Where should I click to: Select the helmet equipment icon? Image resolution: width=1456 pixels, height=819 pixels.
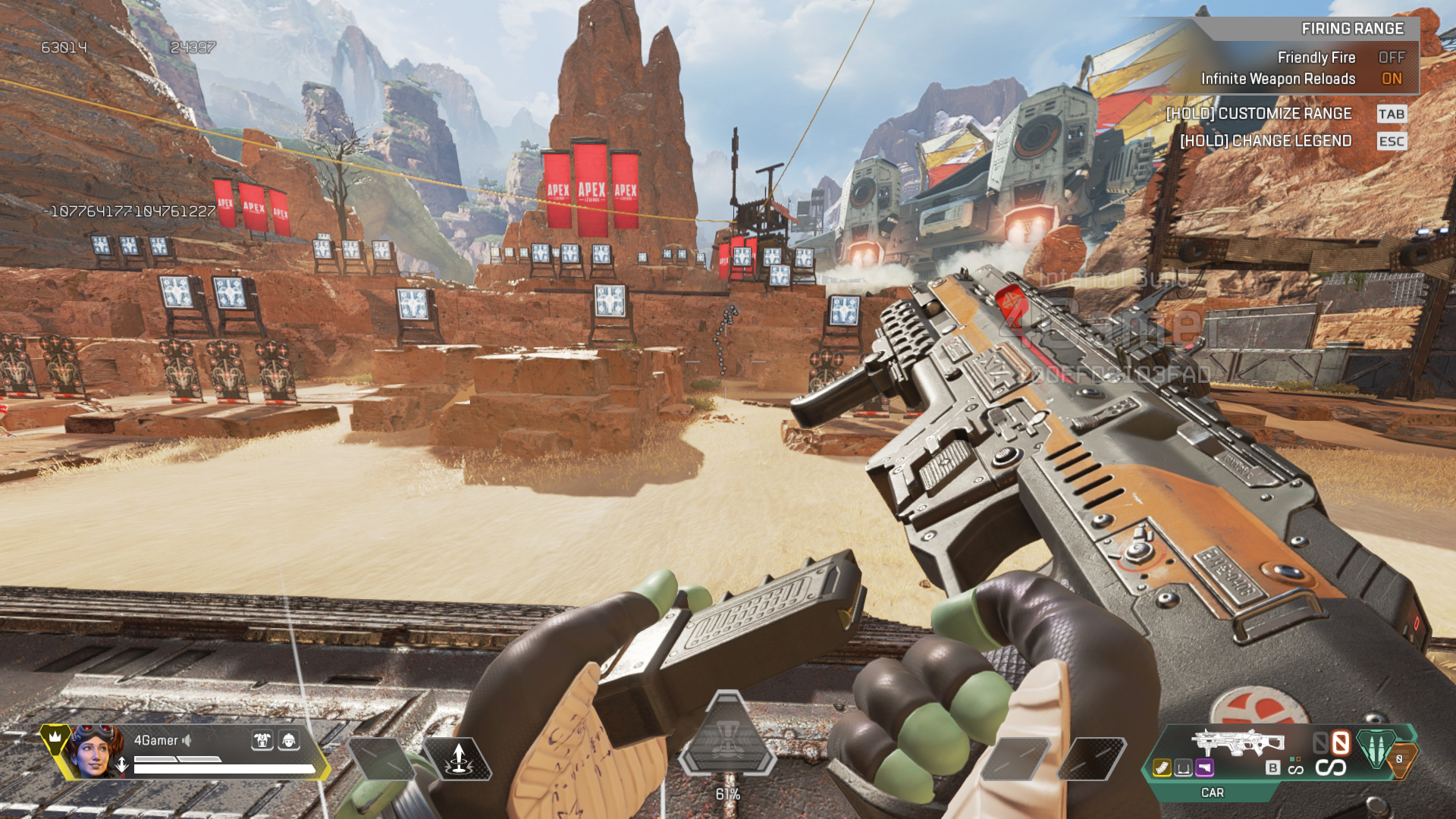[289, 740]
